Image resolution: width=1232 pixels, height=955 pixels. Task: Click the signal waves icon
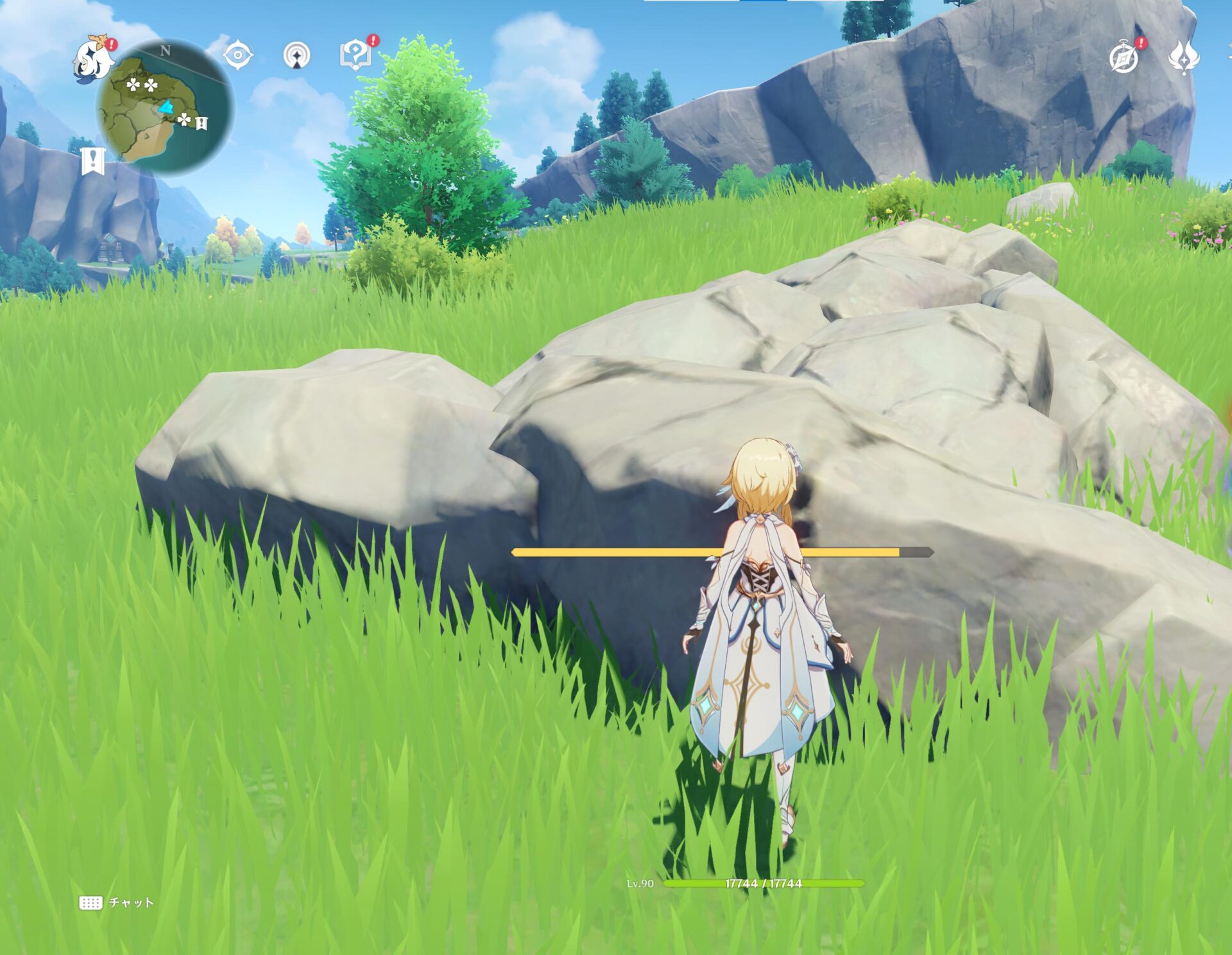tap(296, 56)
